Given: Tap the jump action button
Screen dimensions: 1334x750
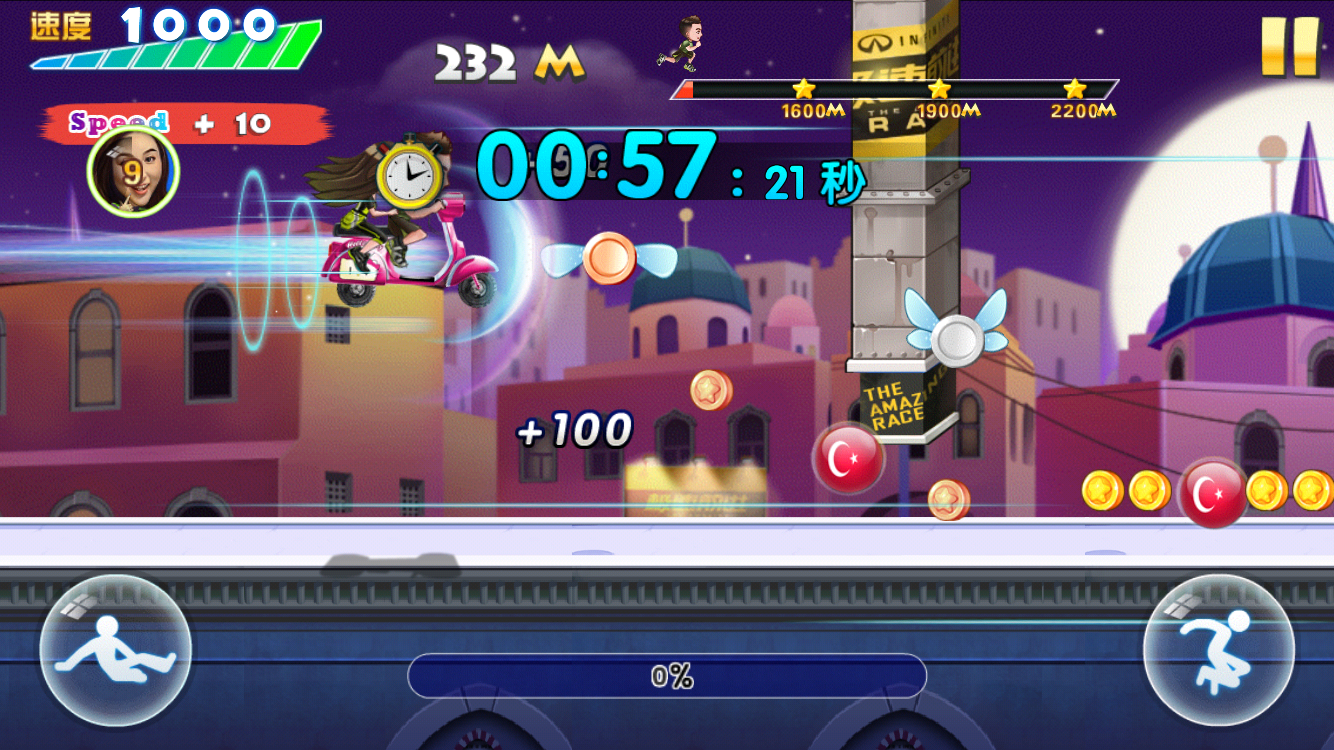Looking at the screenshot, I should tap(1219, 650).
